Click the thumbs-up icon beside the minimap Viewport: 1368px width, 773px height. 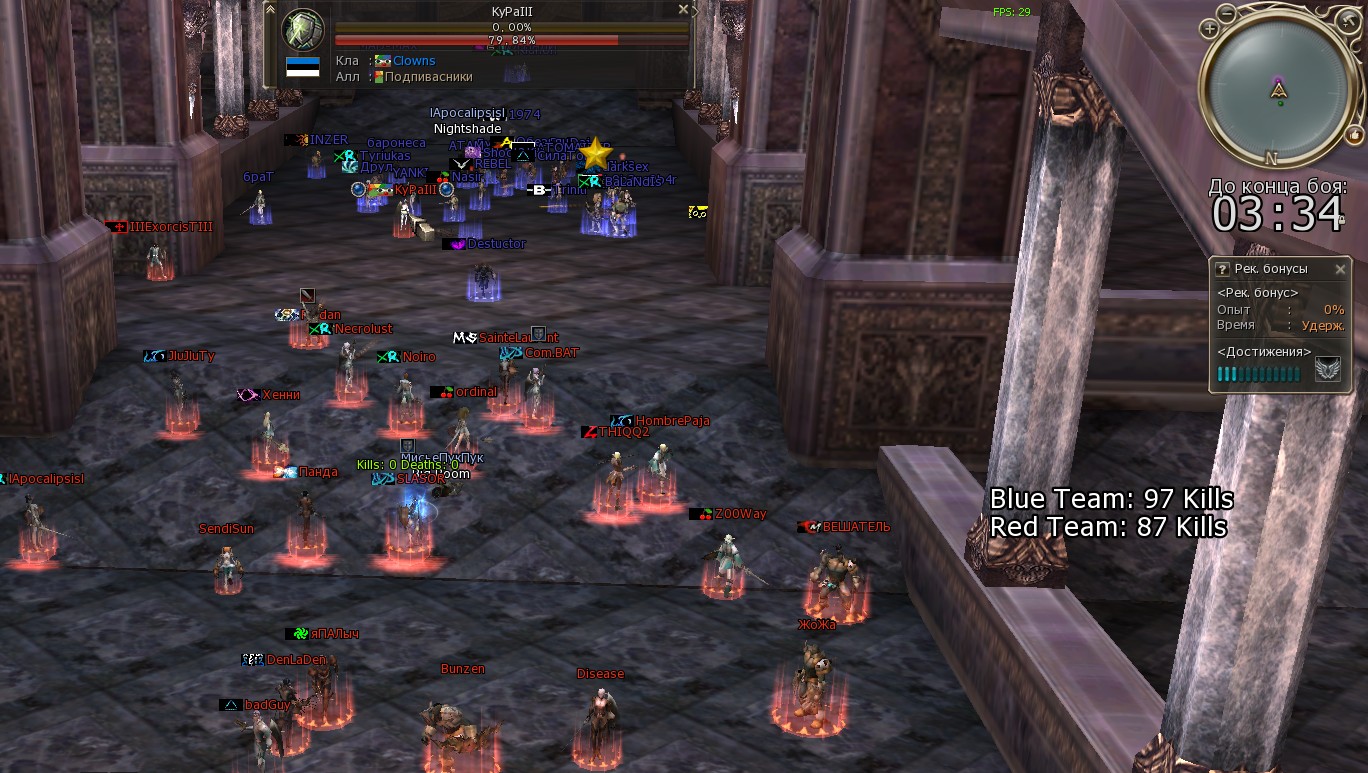(1356, 137)
